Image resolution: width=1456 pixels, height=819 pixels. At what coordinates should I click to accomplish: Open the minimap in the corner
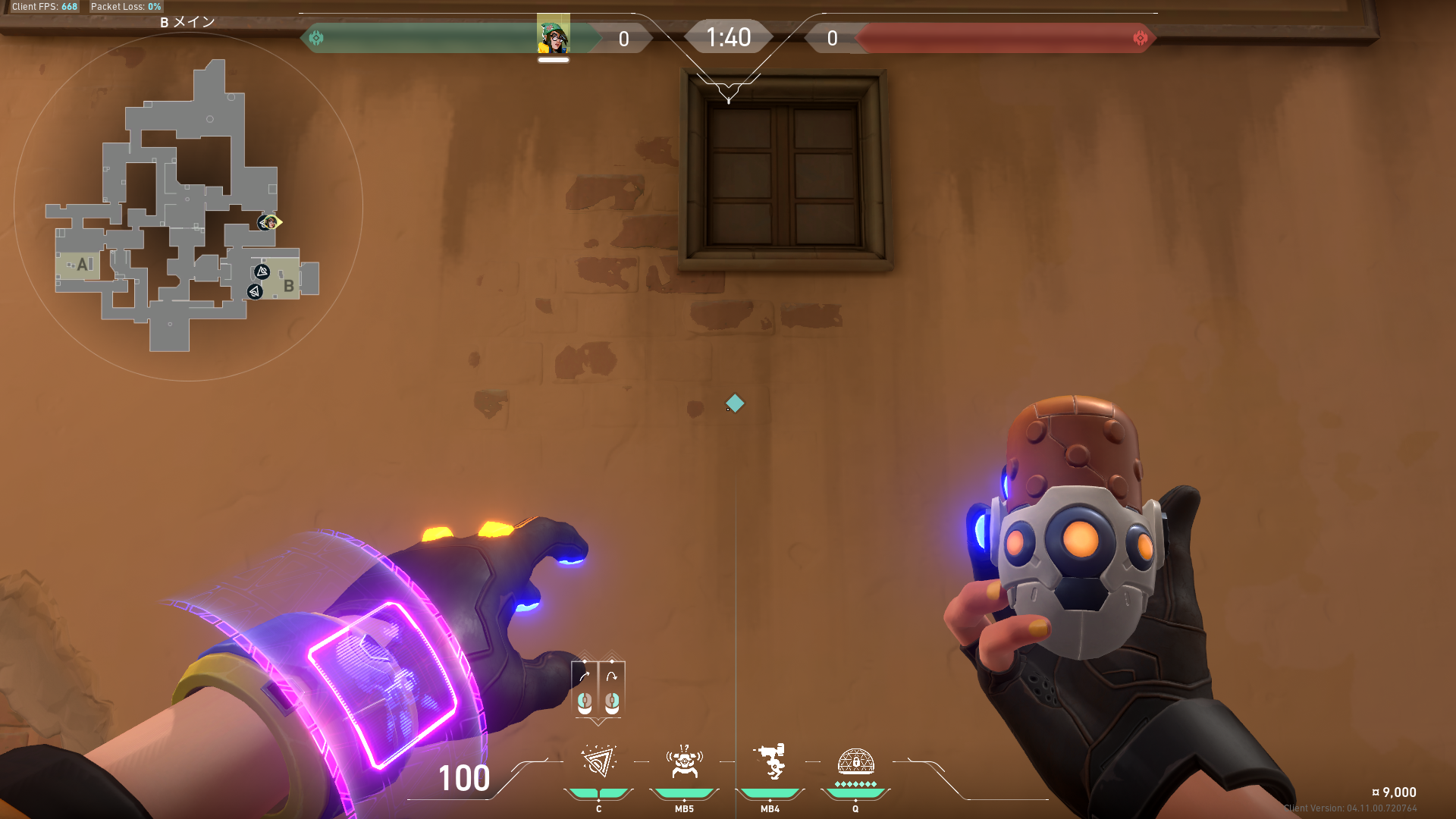[188, 206]
